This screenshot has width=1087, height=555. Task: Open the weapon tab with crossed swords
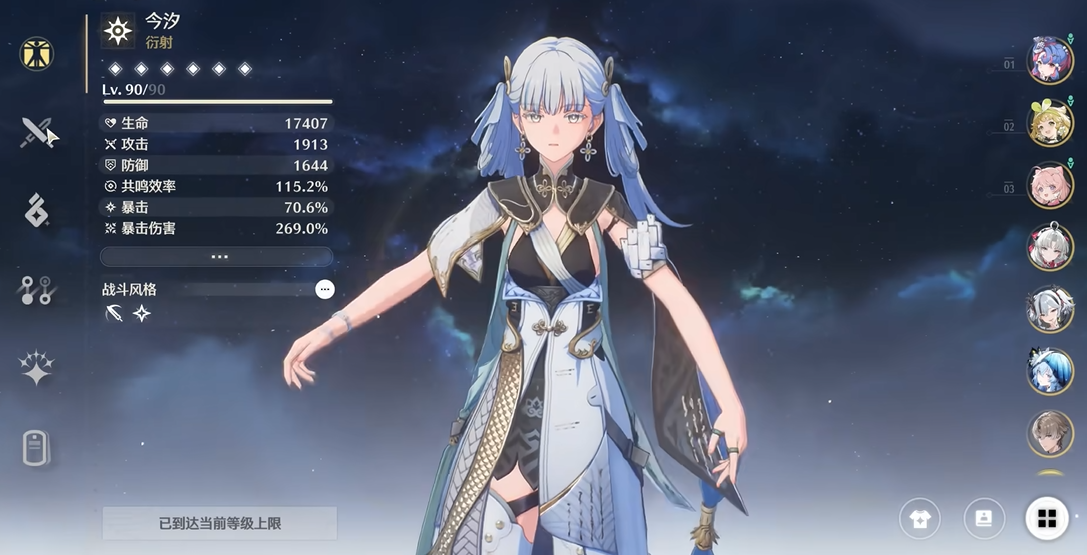pyautogui.click(x=37, y=131)
